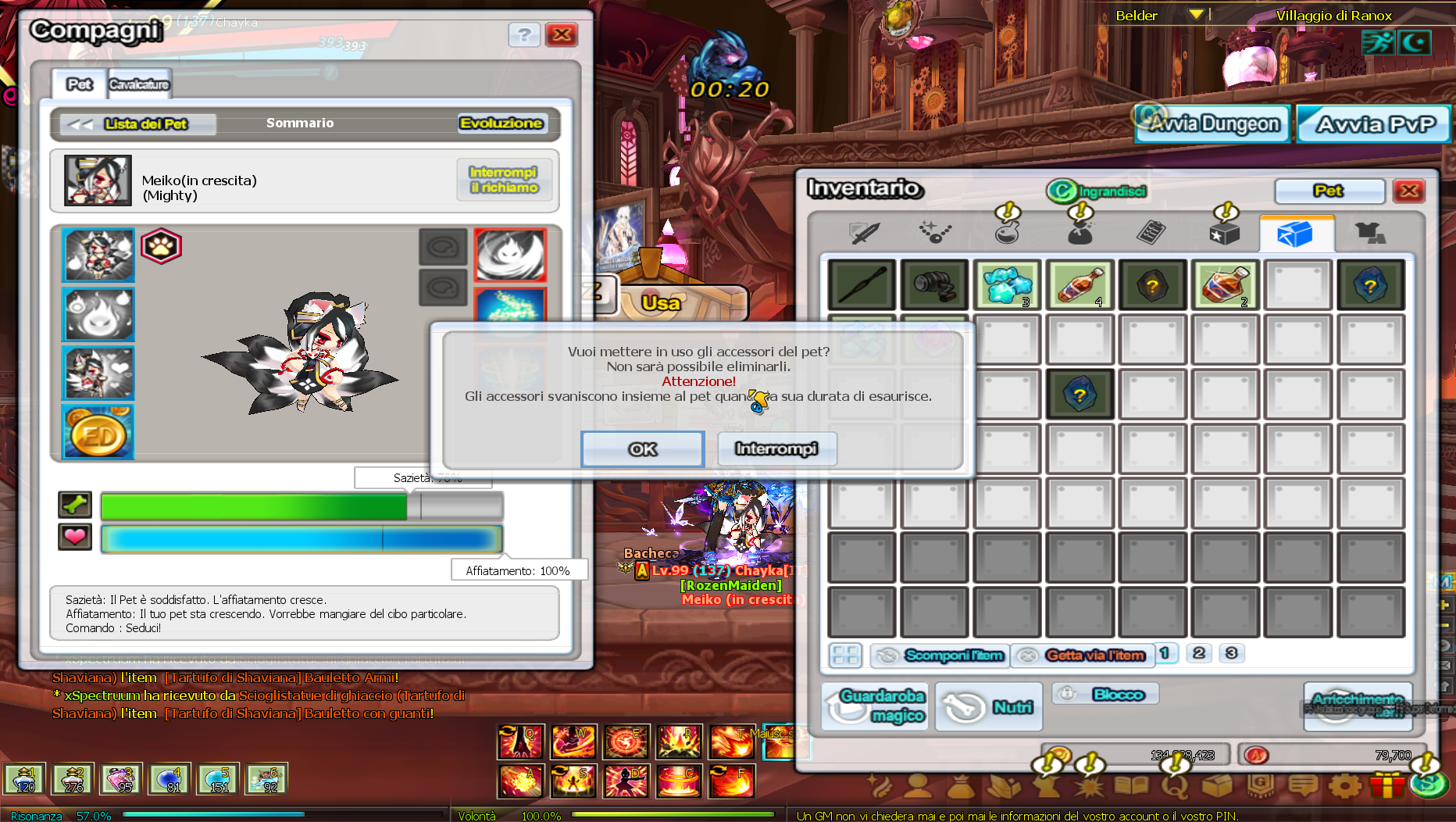This screenshot has height=822, width=1456.
Task: Choose Scomponi l'item
Action: point(940,656)
